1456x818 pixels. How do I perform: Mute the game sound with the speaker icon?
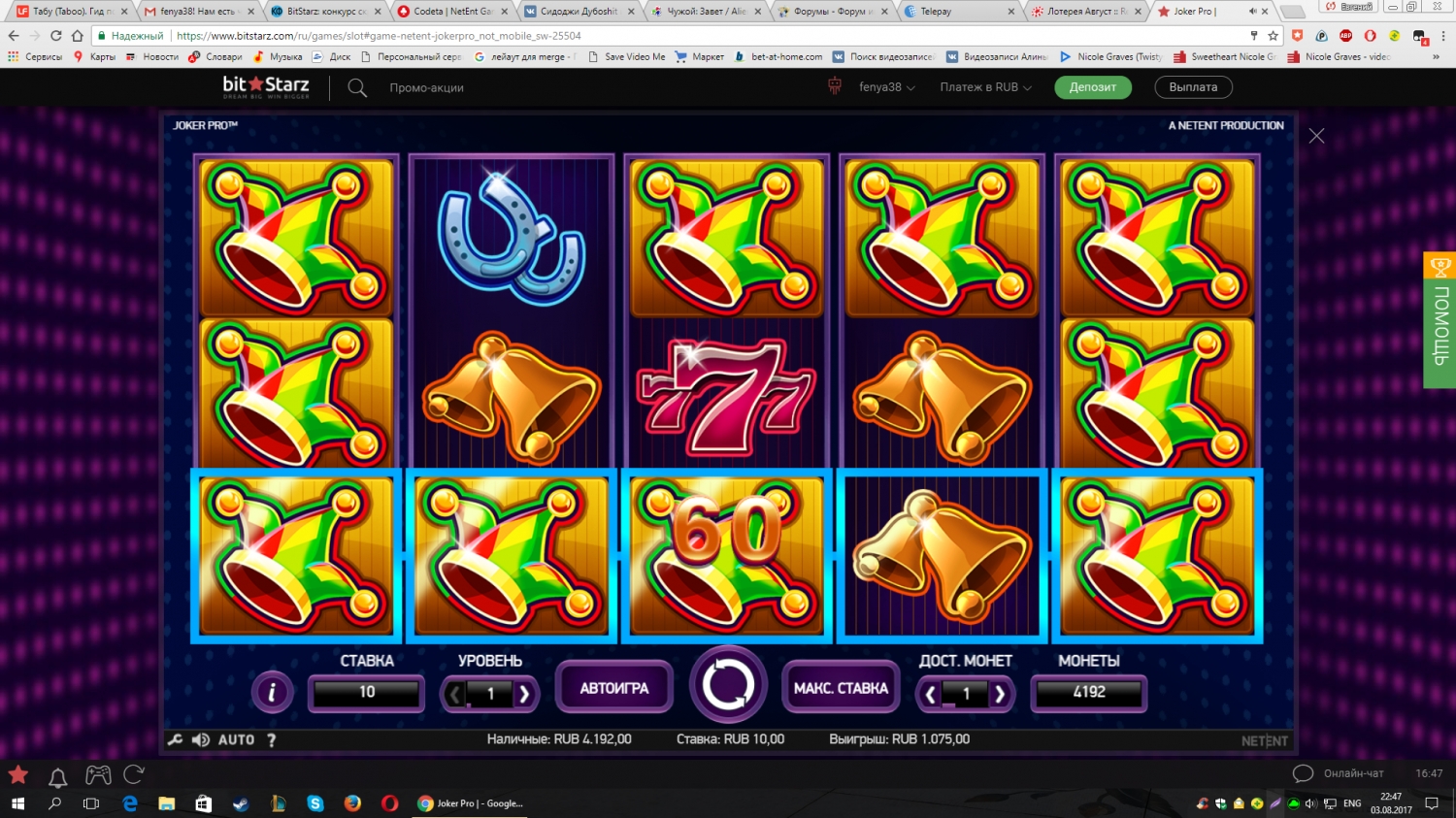click(x=200, y=738)
